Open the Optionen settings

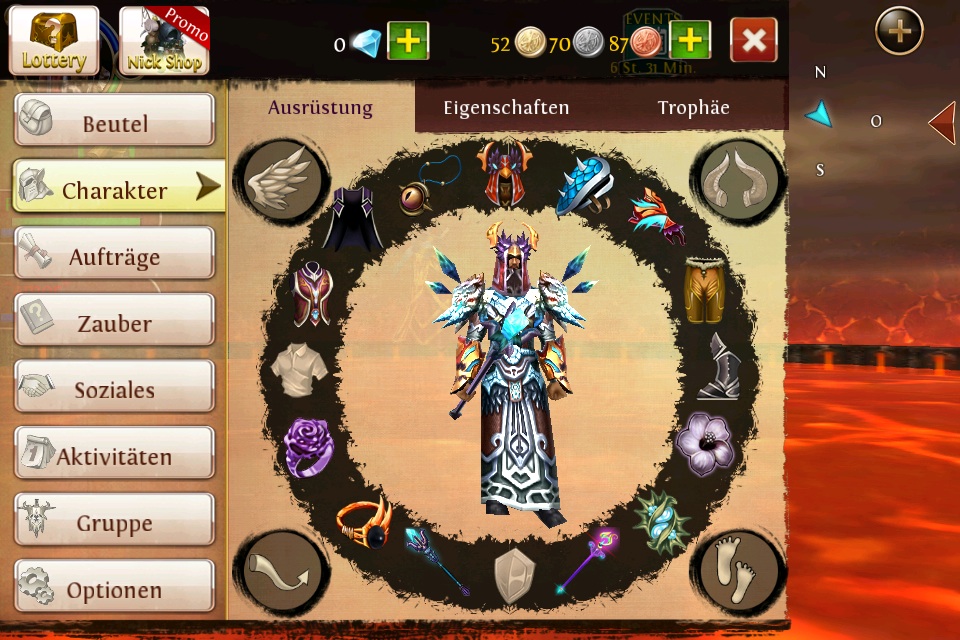pos(114,588)
